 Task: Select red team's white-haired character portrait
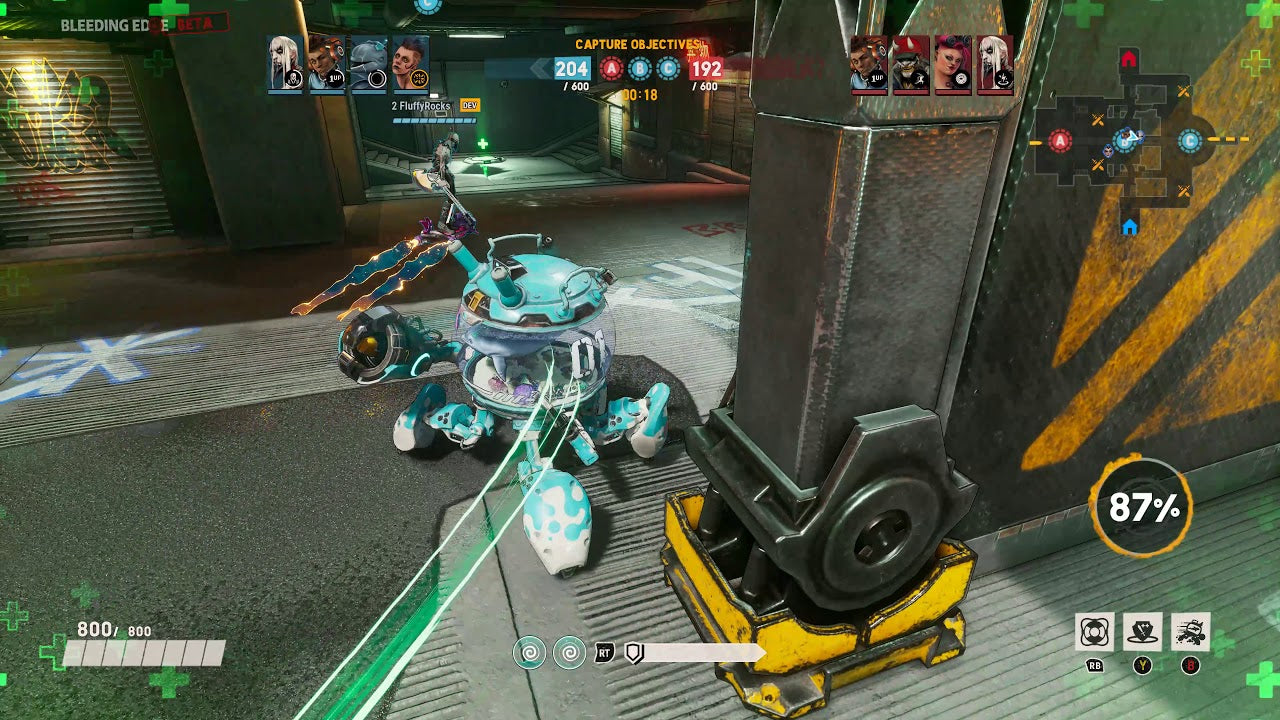pyautogui.click(x=995, y=64)
